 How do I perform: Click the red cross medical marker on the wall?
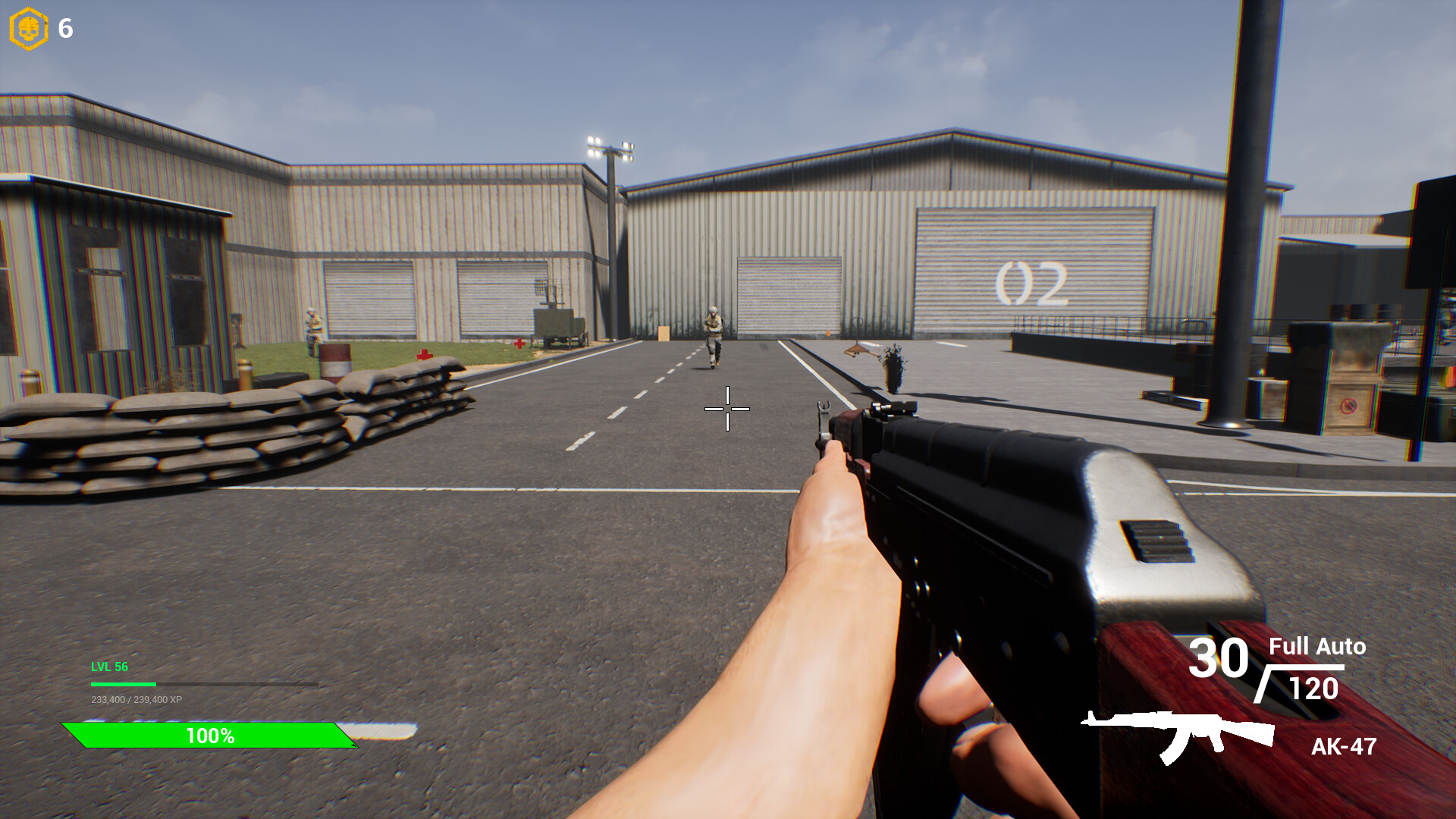[x=518, y=345]
